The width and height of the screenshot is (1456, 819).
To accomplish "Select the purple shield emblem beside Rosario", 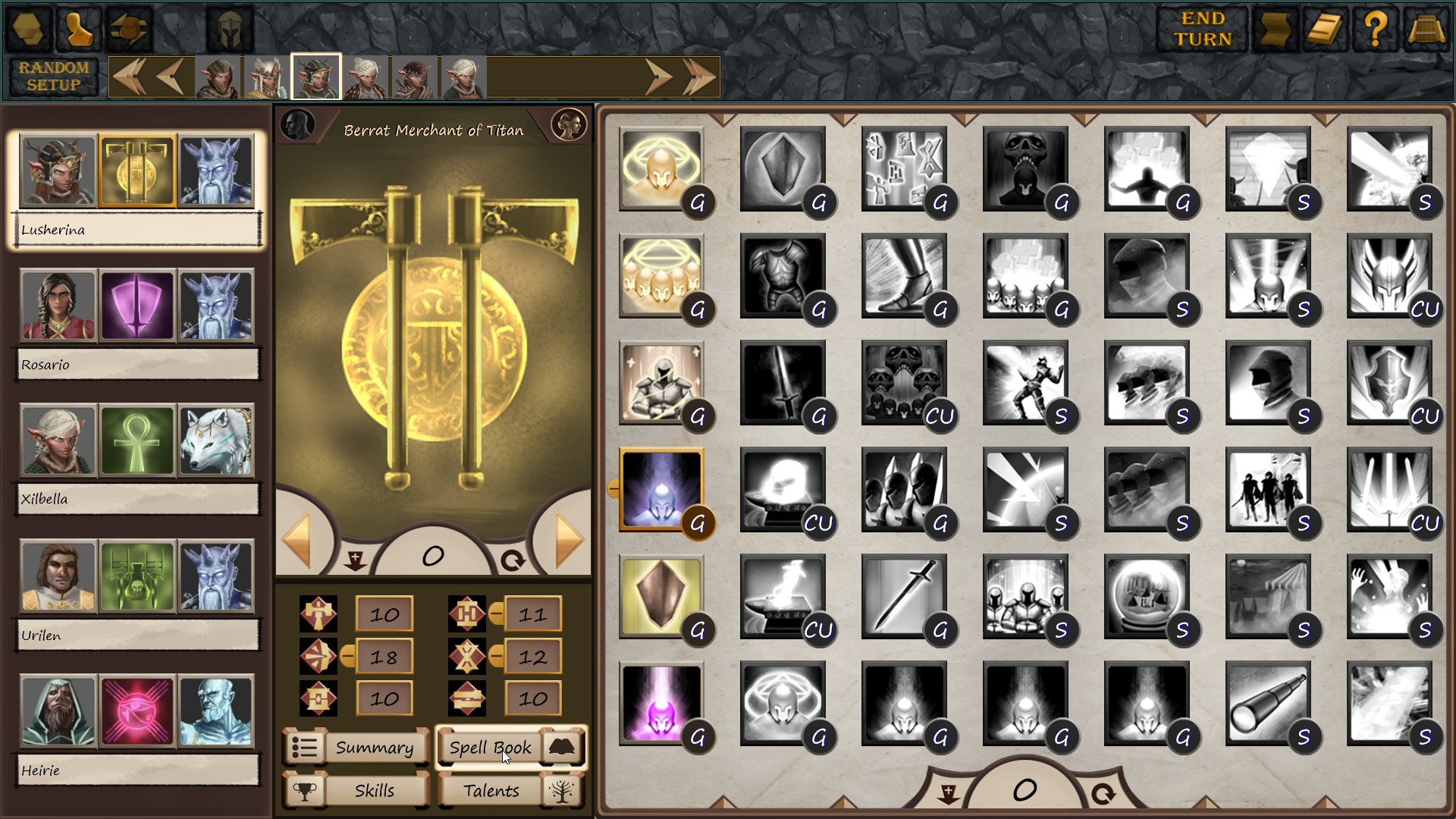I will coord(137,306).
